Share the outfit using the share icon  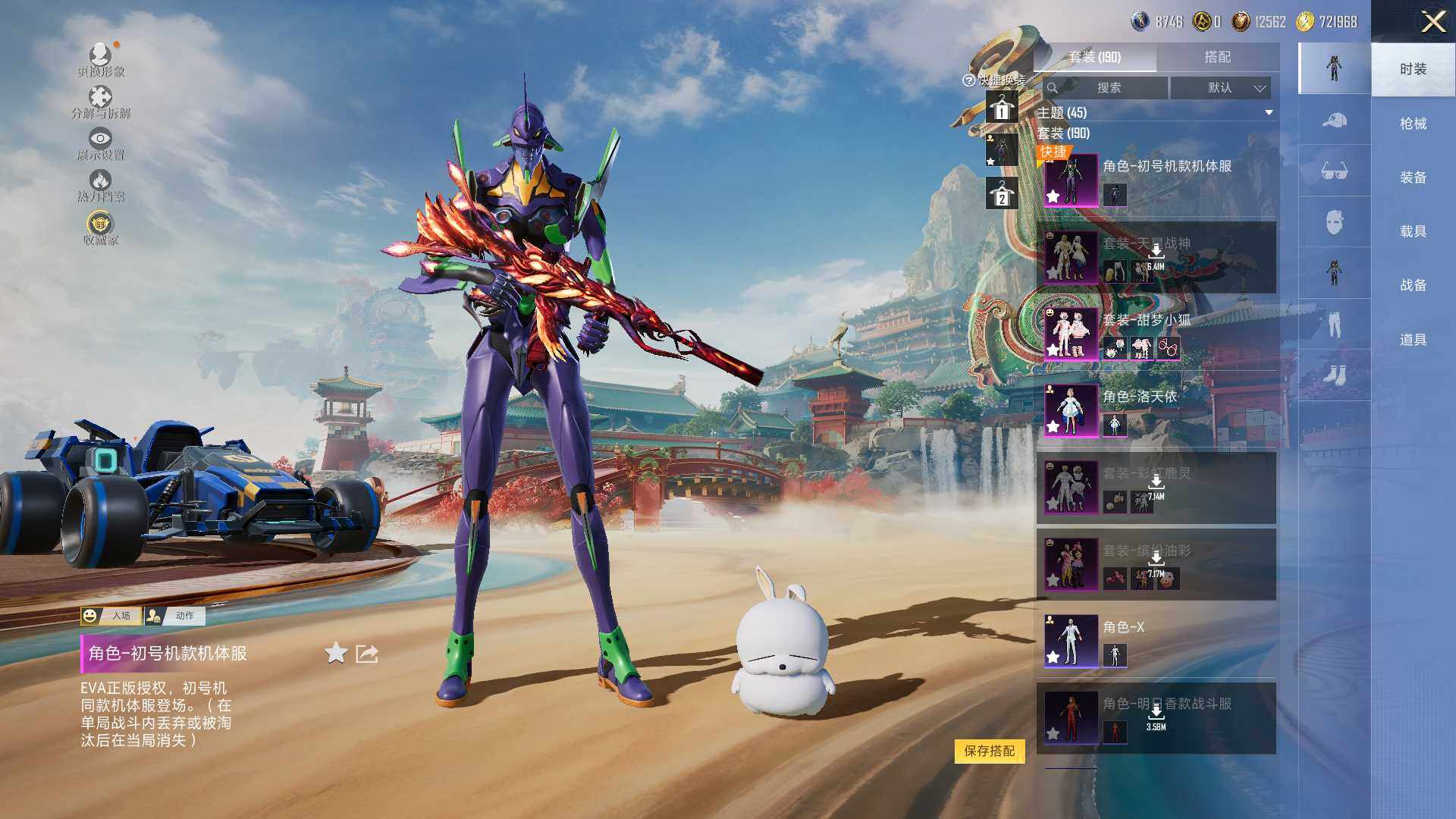(367, 653)
